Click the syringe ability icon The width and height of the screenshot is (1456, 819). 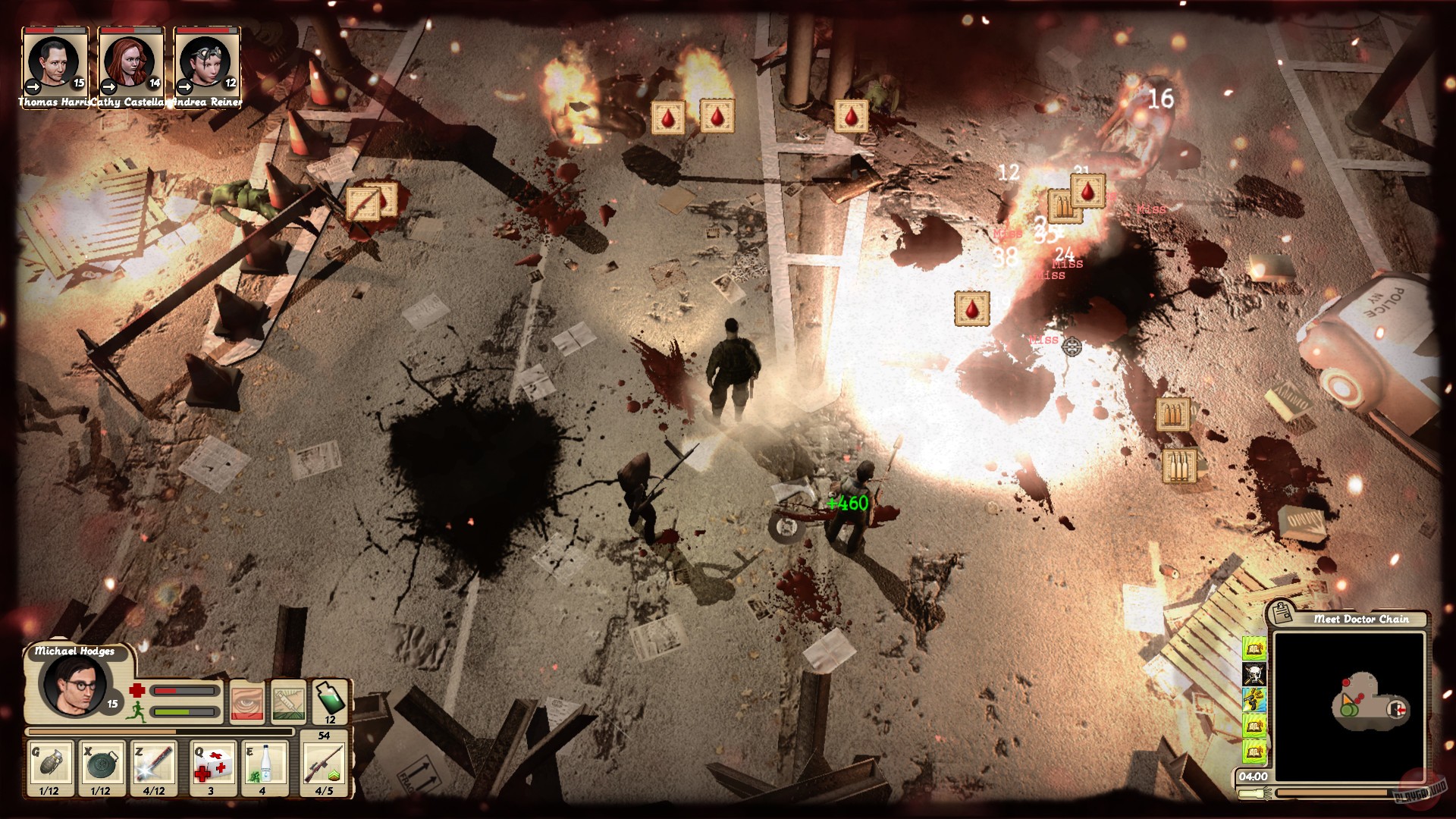click(x=288, y=702)
